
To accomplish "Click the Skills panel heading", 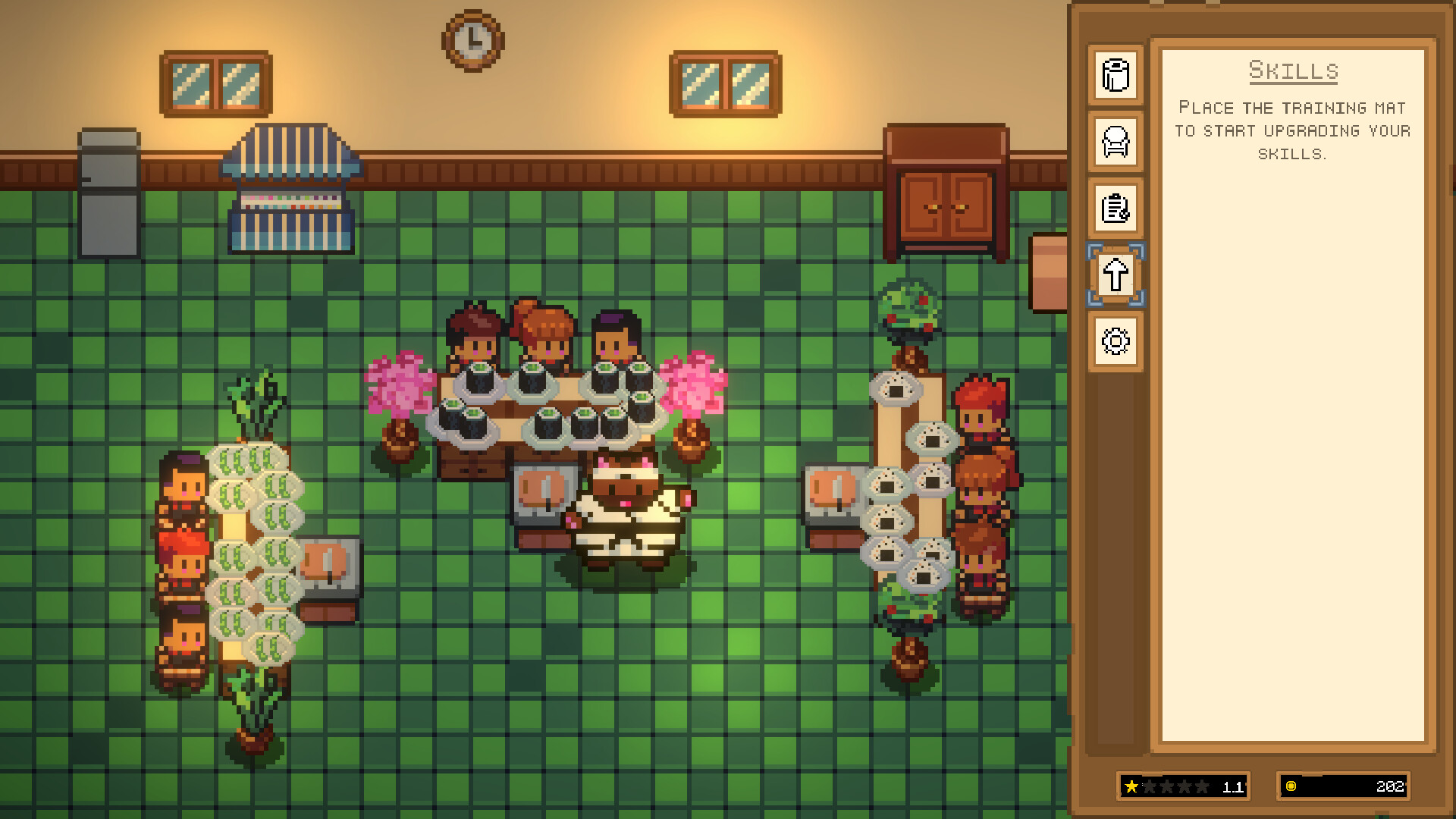I will tap(1292, 71).
